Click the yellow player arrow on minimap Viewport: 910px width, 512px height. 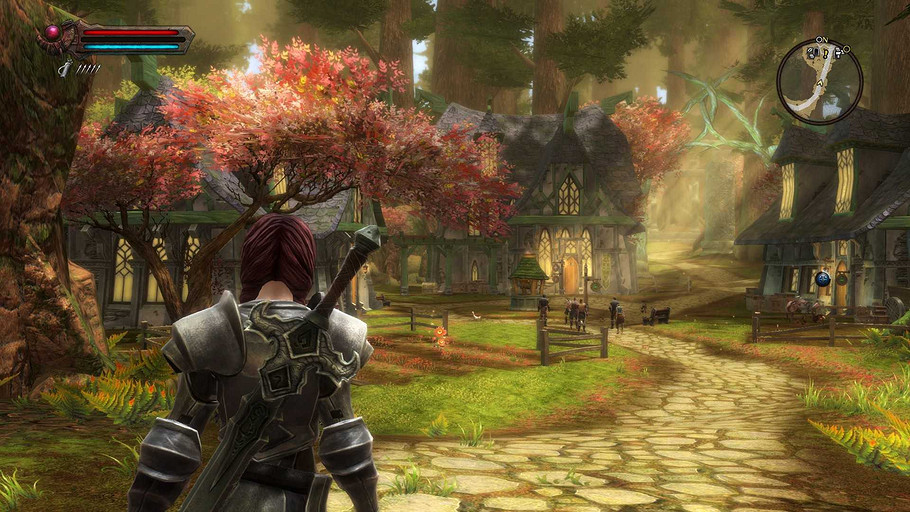pyautogui.click(x=820, y=83)
